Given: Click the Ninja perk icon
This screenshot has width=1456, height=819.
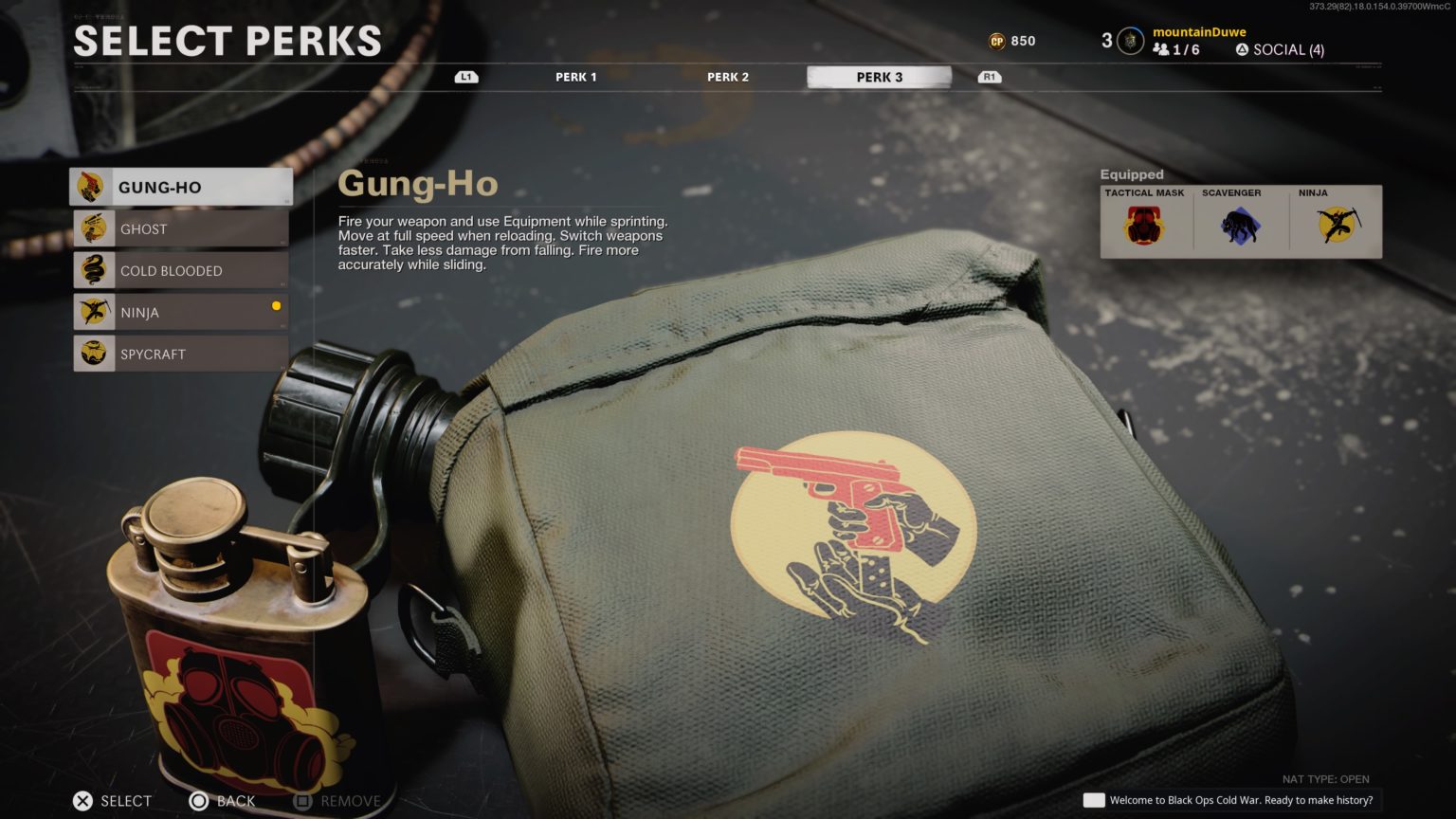Looking at the screenshot, I should pyautogui.click(x=94, y=311).
